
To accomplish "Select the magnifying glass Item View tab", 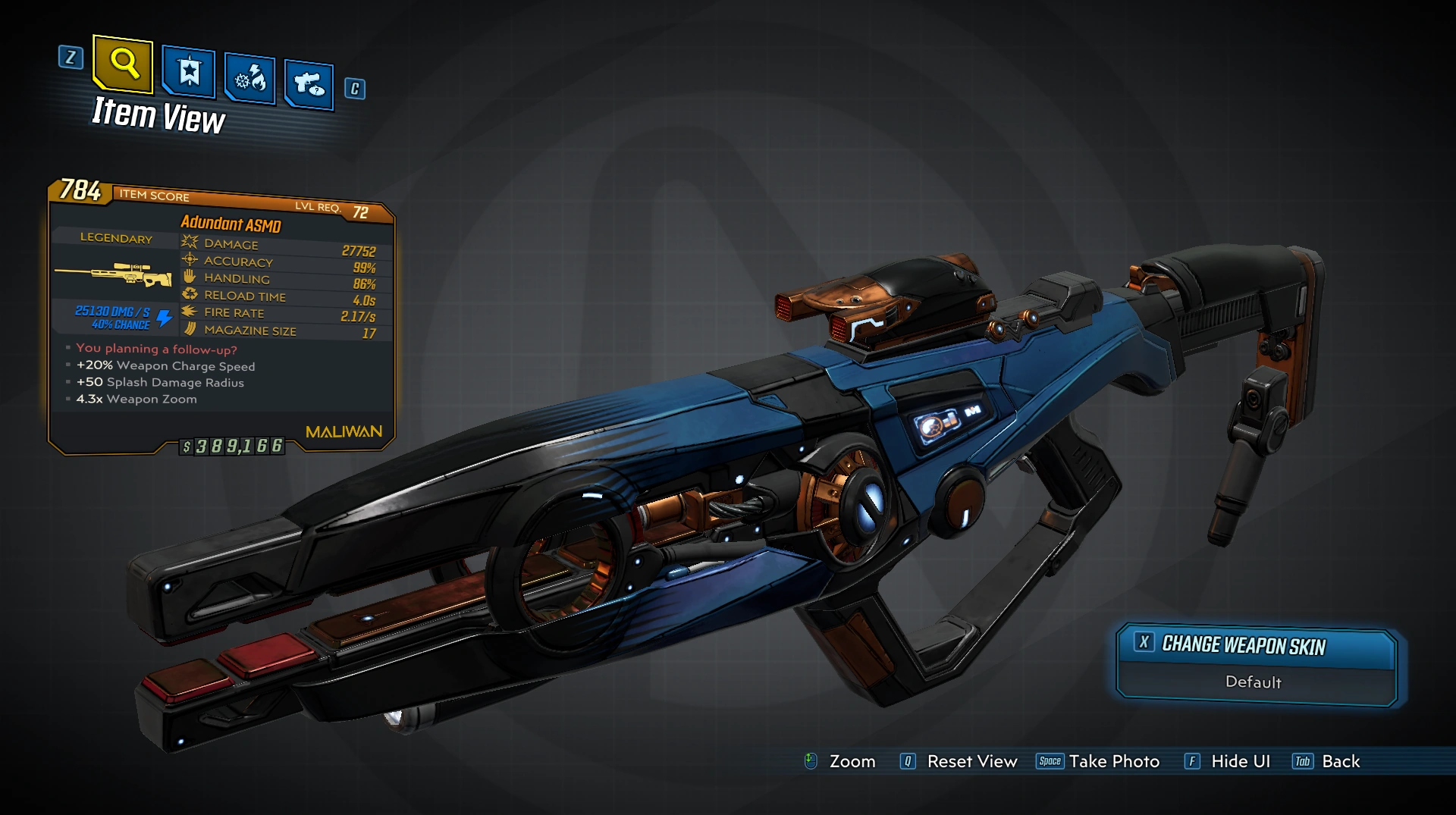I will (124, 63).
